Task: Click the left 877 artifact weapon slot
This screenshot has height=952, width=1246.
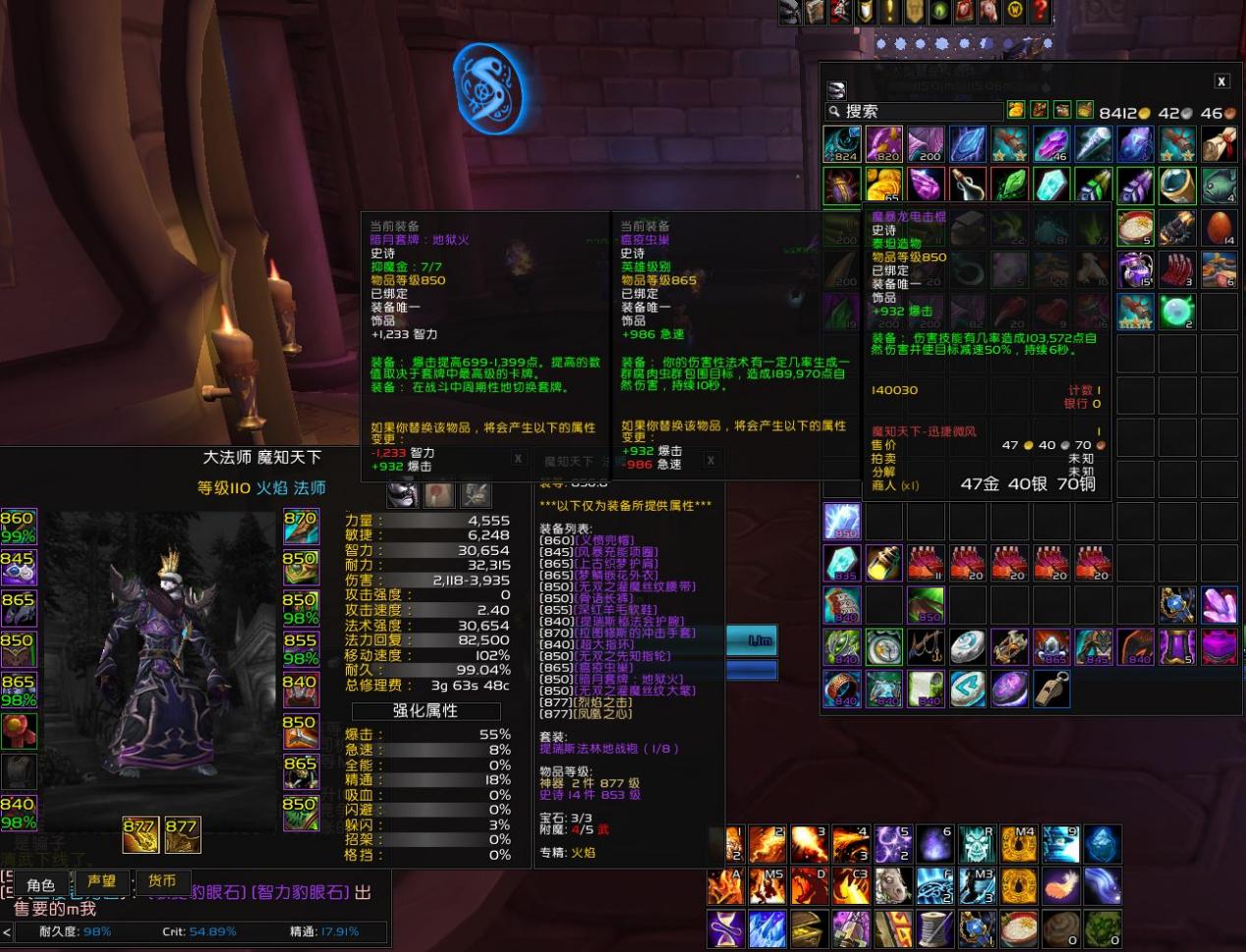Action: coord(141,834)
